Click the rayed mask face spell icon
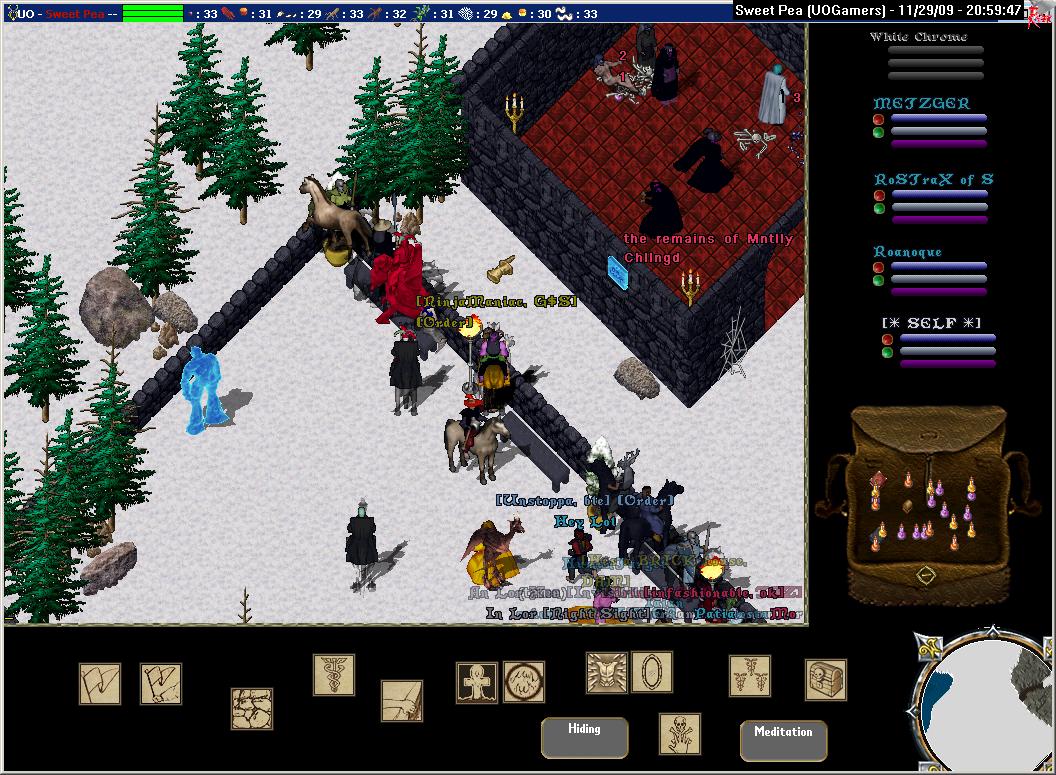The image size is (1056, 775). click(606, 673)
